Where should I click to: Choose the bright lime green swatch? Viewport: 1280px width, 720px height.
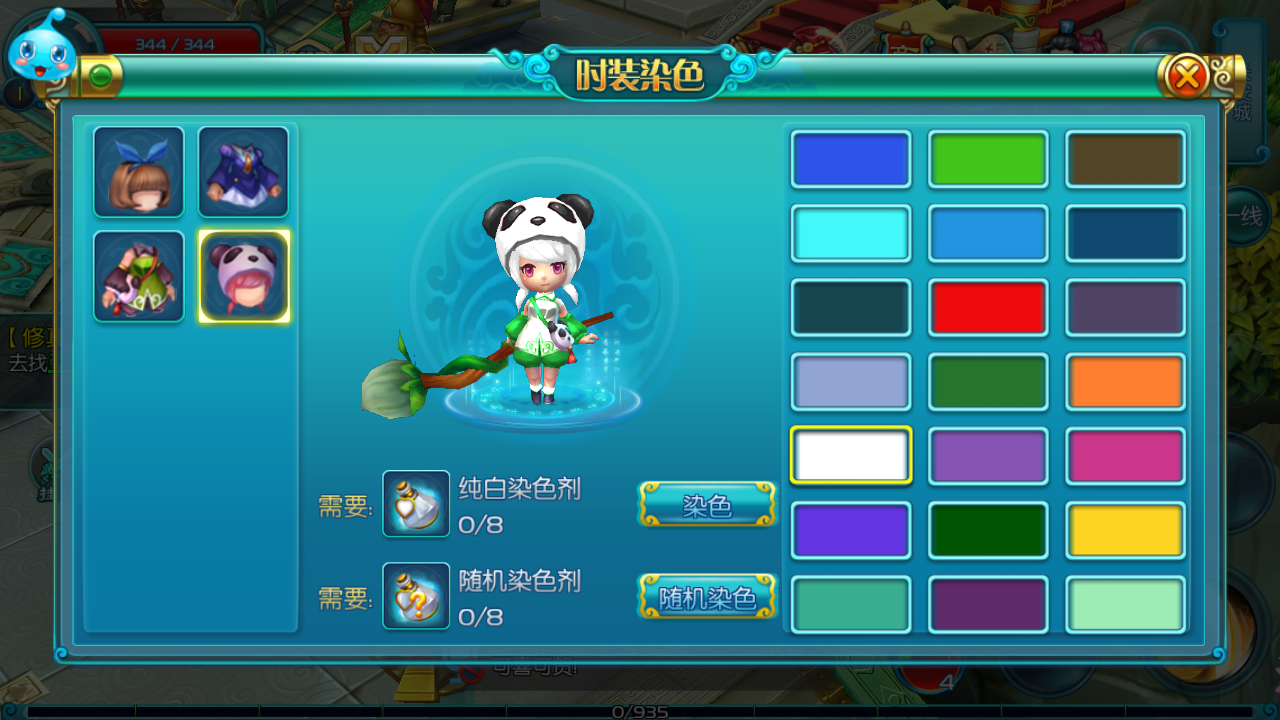click(x=988, y=159)
